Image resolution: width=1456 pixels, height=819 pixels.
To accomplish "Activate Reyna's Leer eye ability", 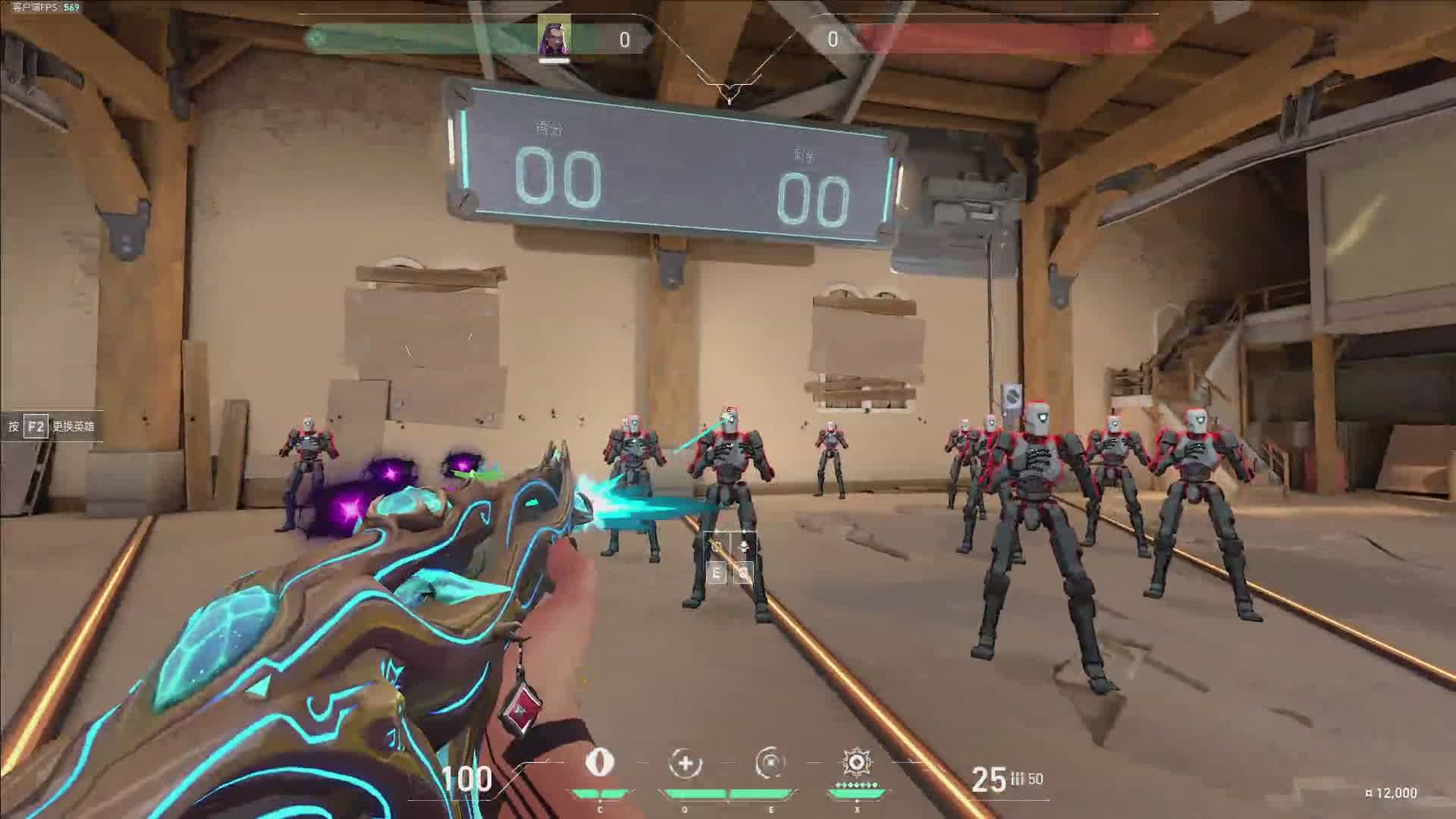I will coord(600,763).
